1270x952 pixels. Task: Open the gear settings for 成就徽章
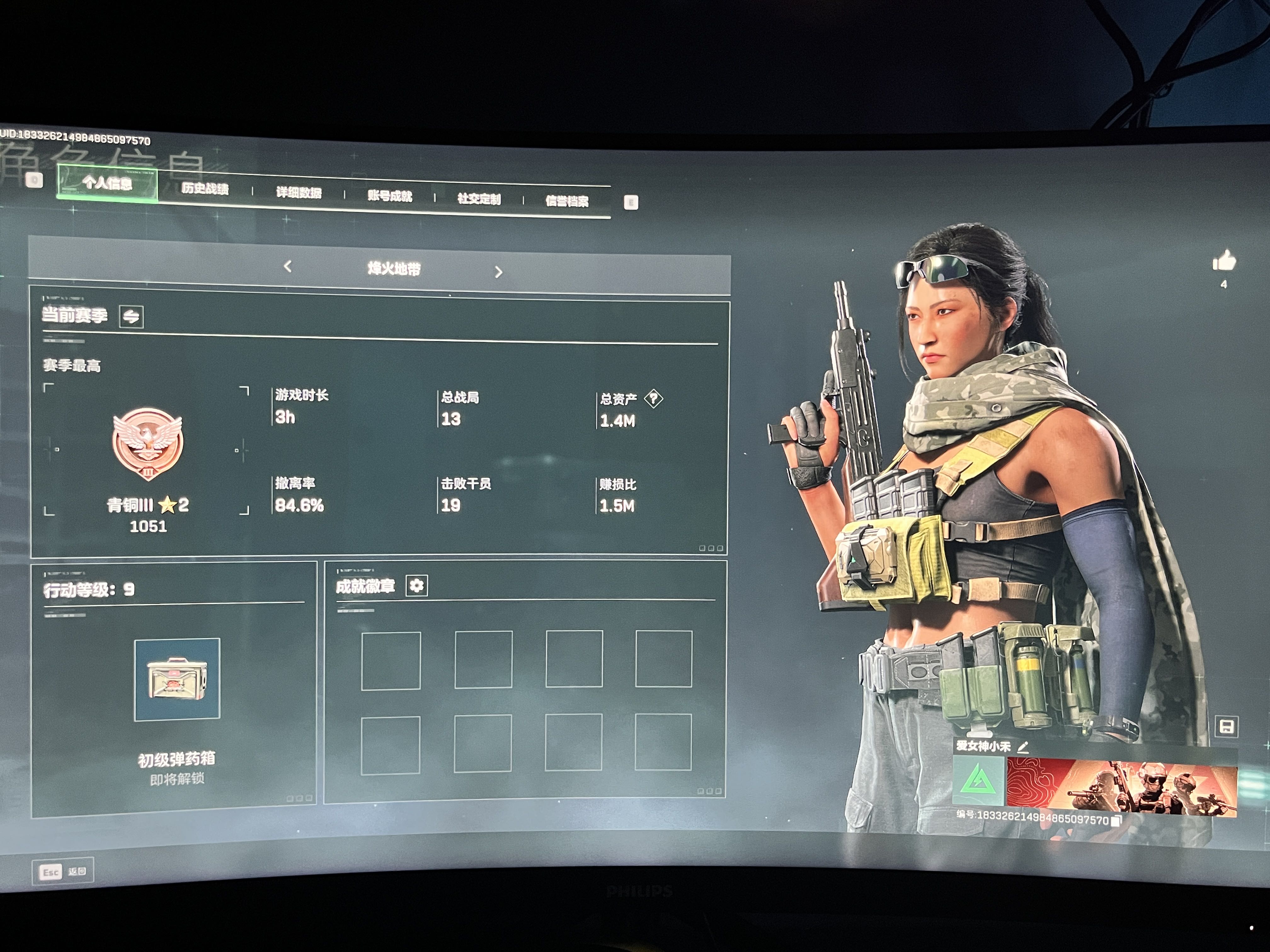(417, 586)
